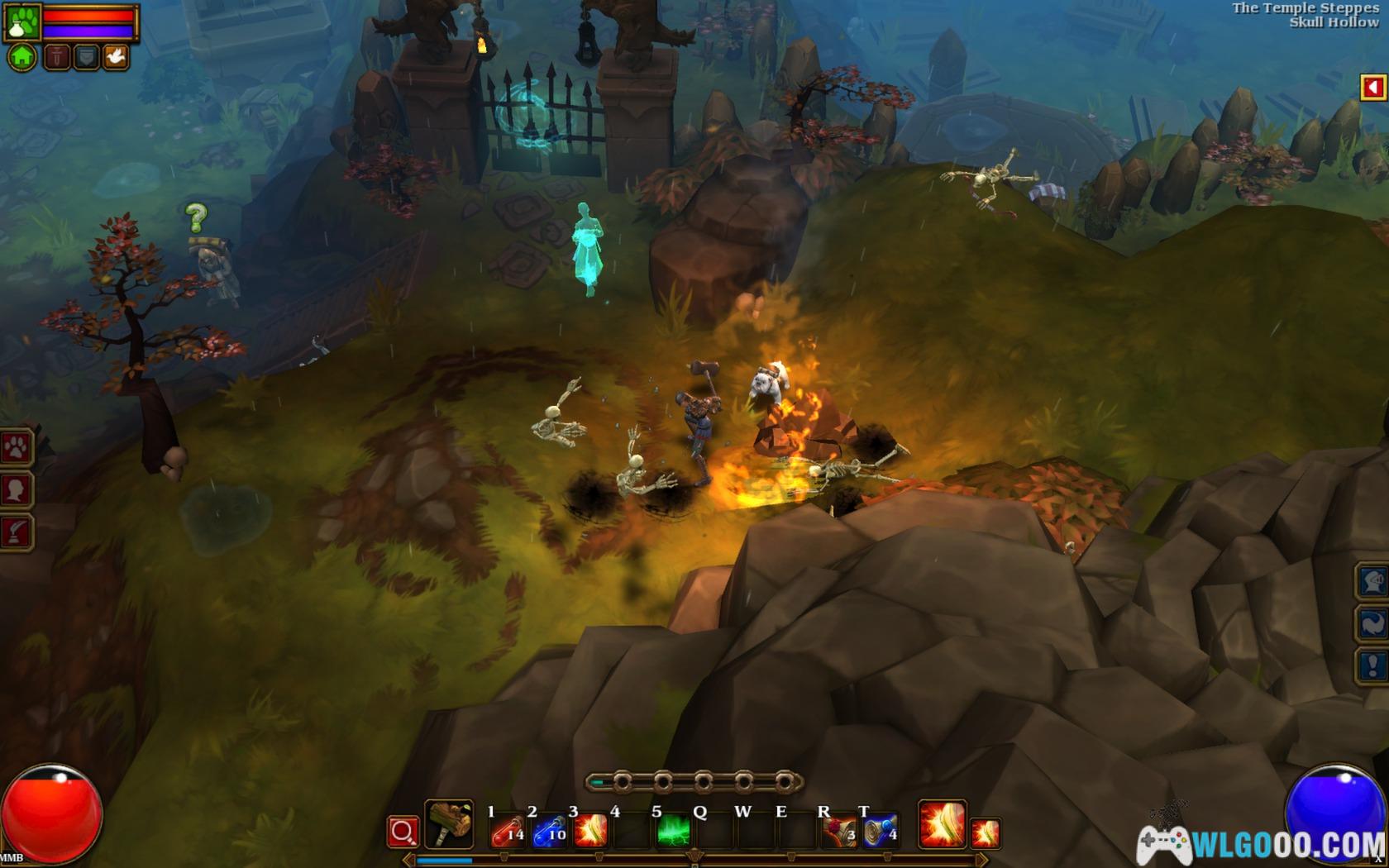Screen dimensions: 1389x868
Task: Open the red quill panel button
Action: [x=17, y=532]
